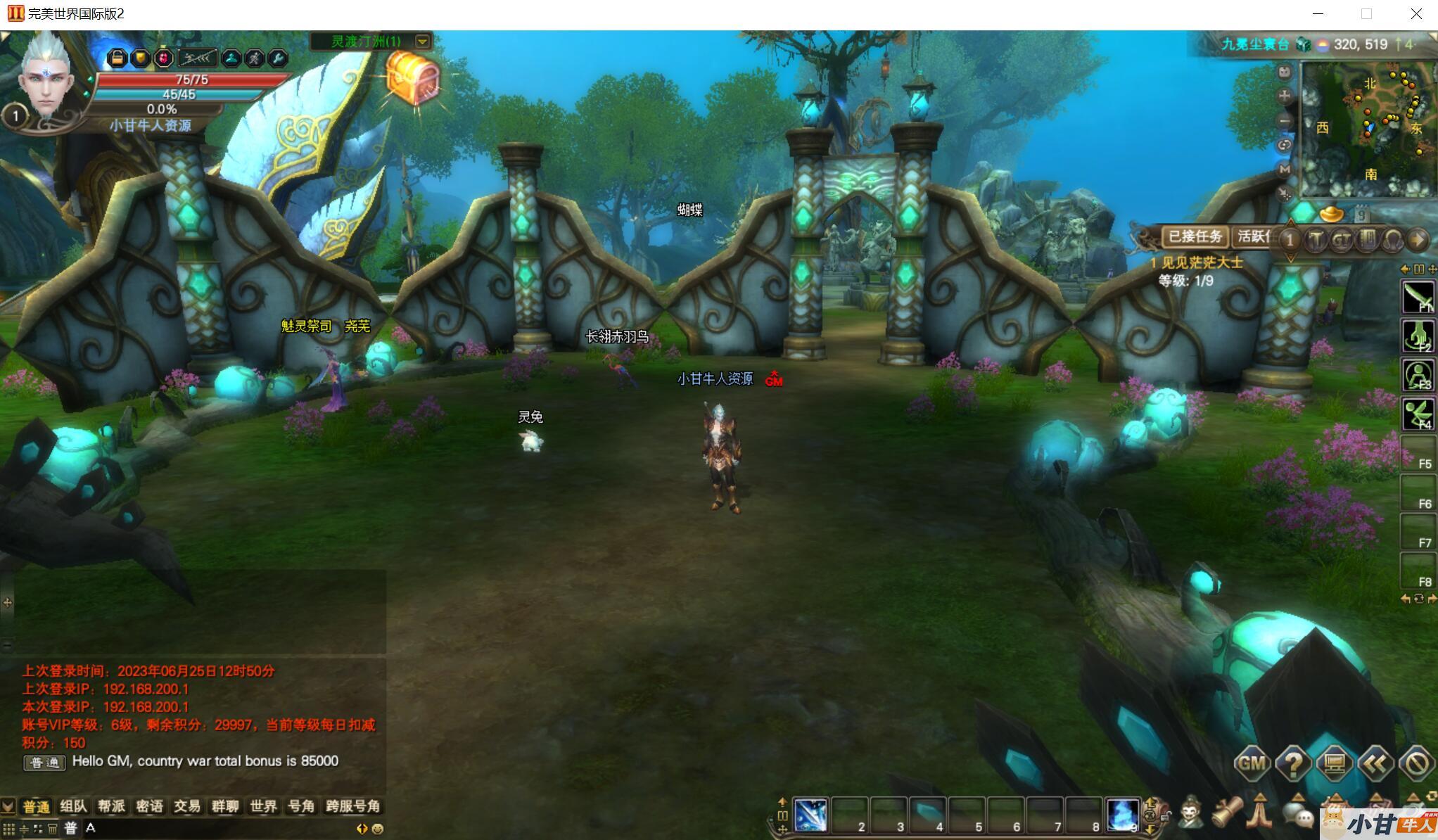Zoom out the minimap with the minus button
The height and width of the screenshot is (840, 1438).
tap(1285, 120)
